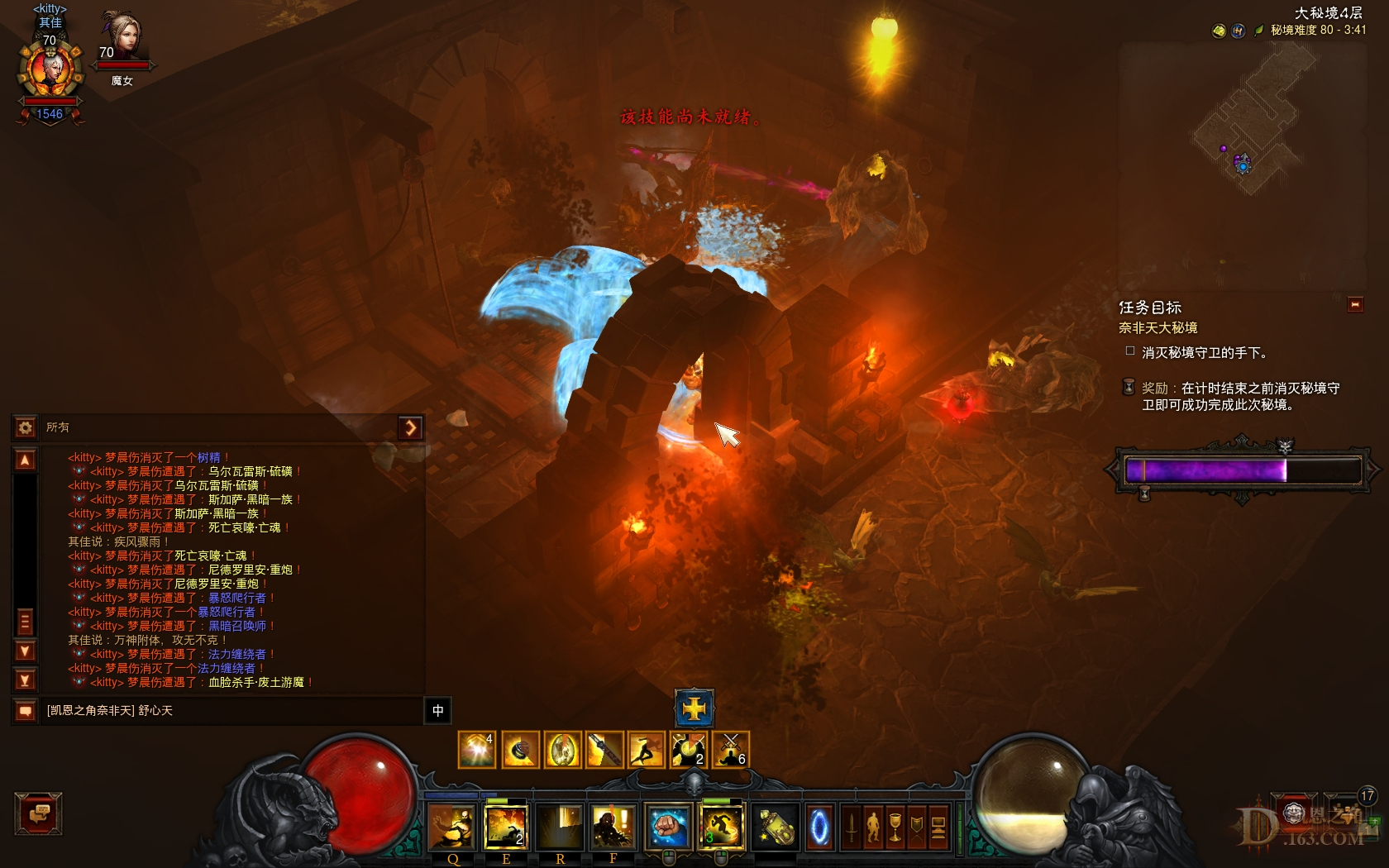Activate the Q slot monk skill
Viewport: 1389px width, 868px height.
click(x=452, y=827)
